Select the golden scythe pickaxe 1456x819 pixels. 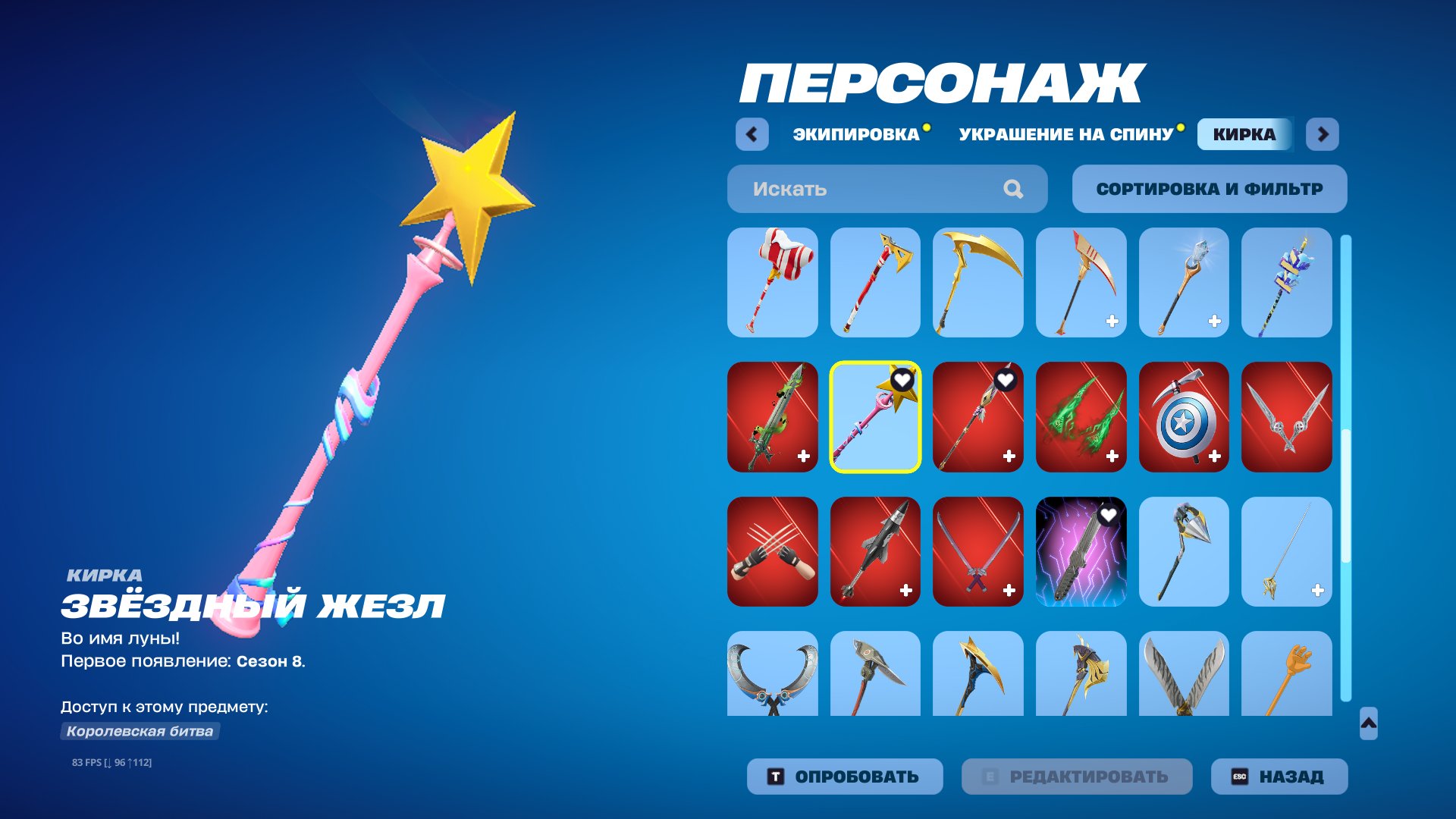[977, 283]
